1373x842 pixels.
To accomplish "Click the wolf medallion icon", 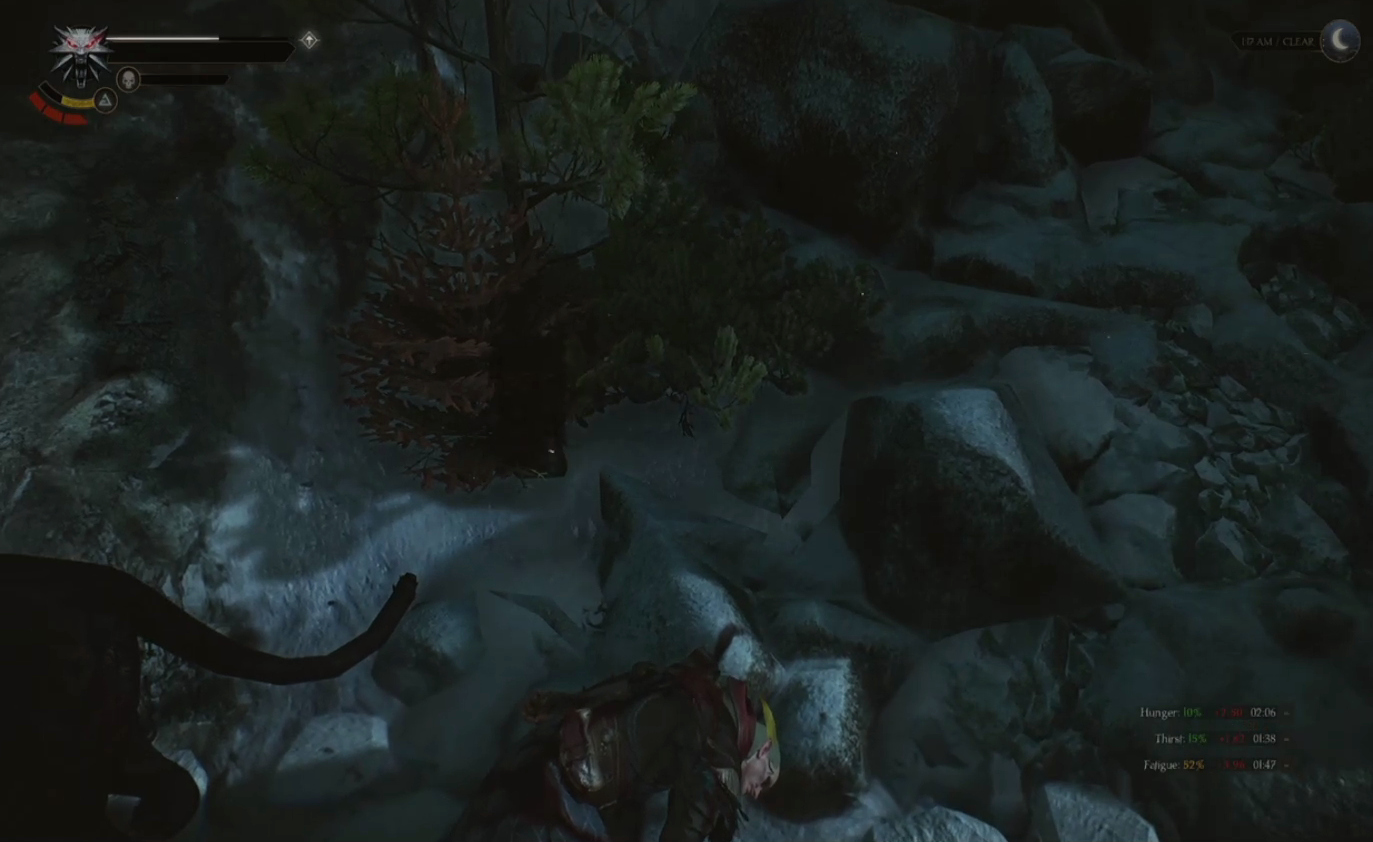I will pyautogui.click(x=80, y=54).
